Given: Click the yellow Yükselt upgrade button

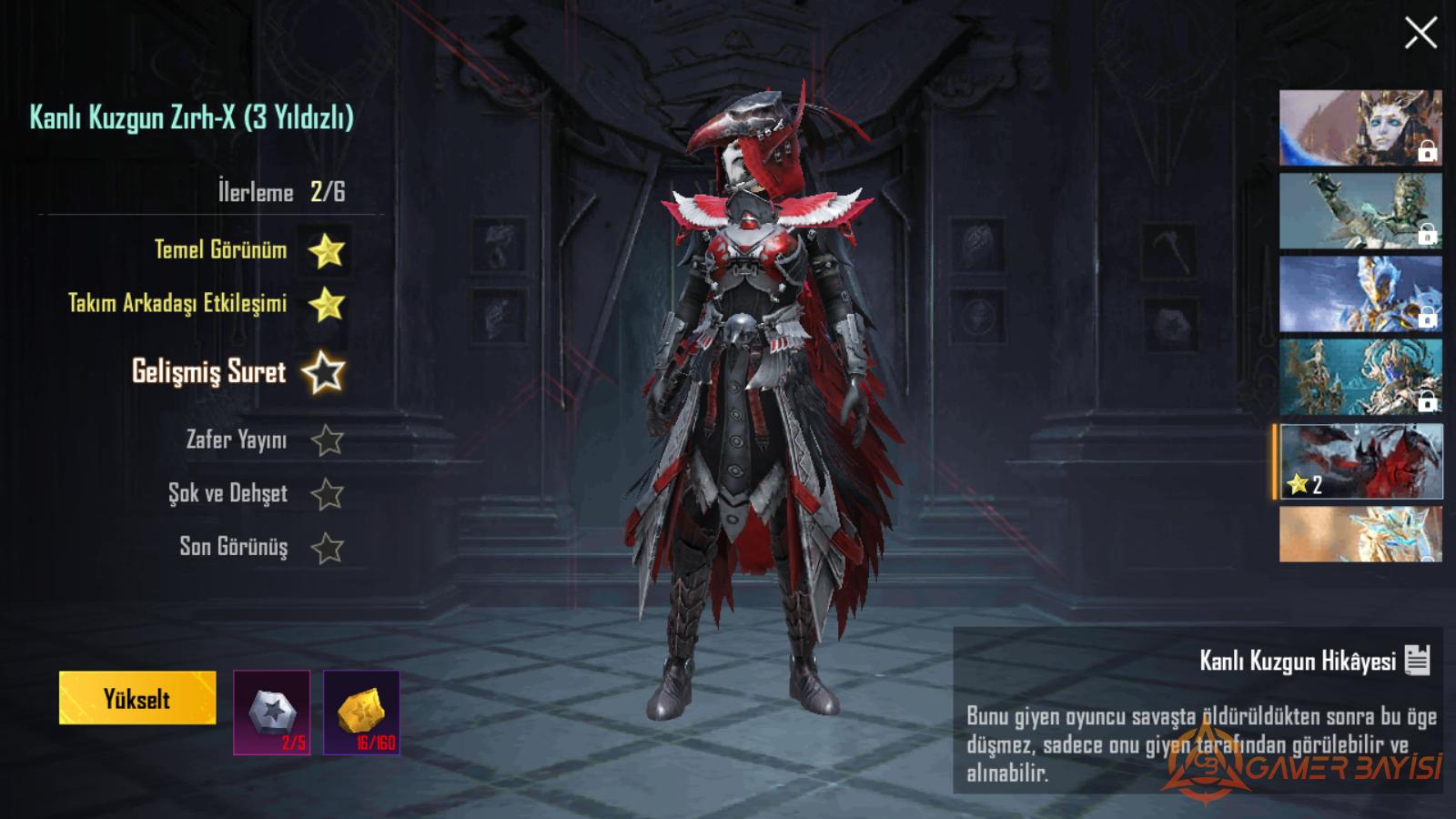Looking at the screenshot, I should (x=137, y=698).
